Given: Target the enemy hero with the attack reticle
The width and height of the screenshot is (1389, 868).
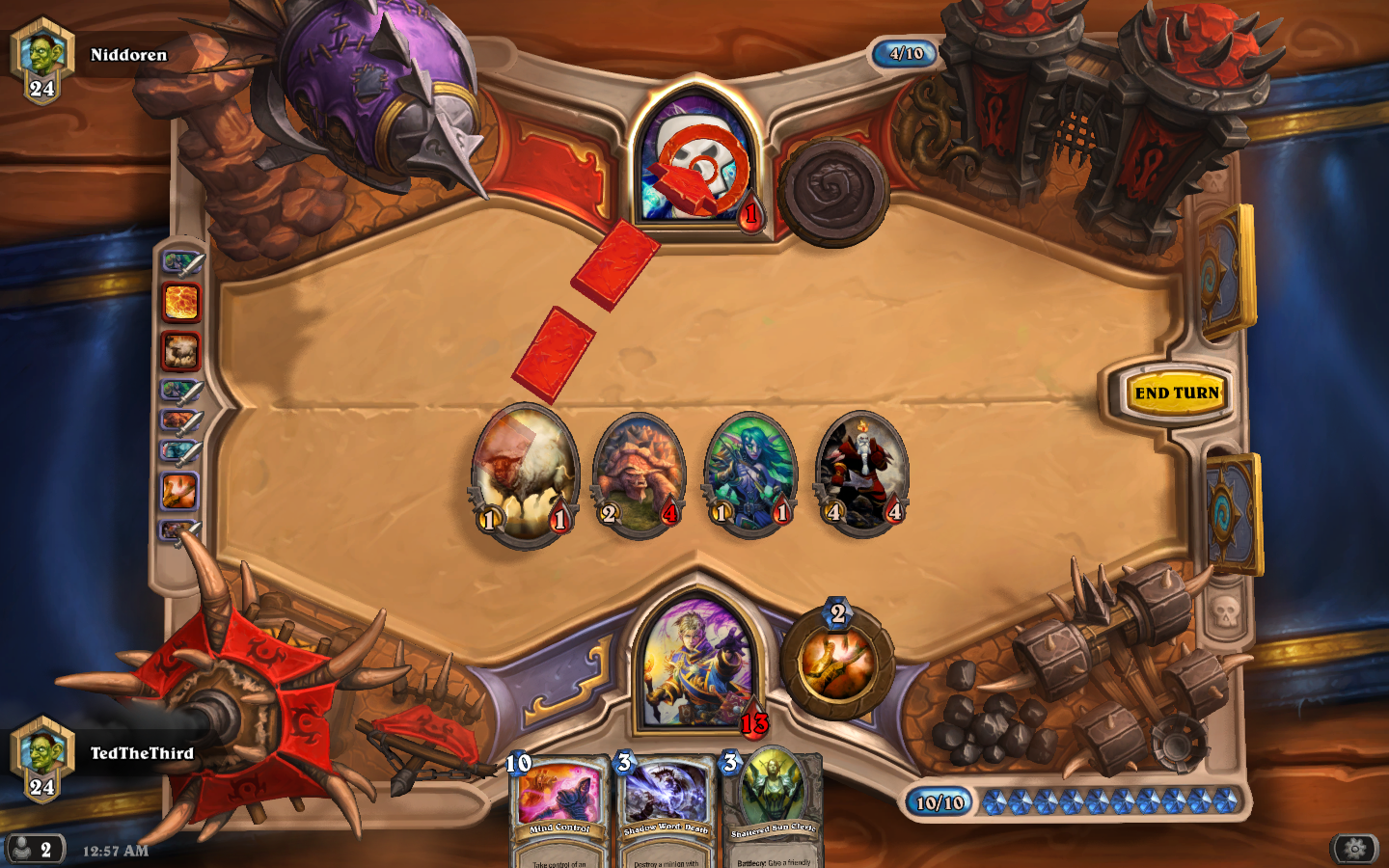Looking at the screenshot, I should 697,159.
